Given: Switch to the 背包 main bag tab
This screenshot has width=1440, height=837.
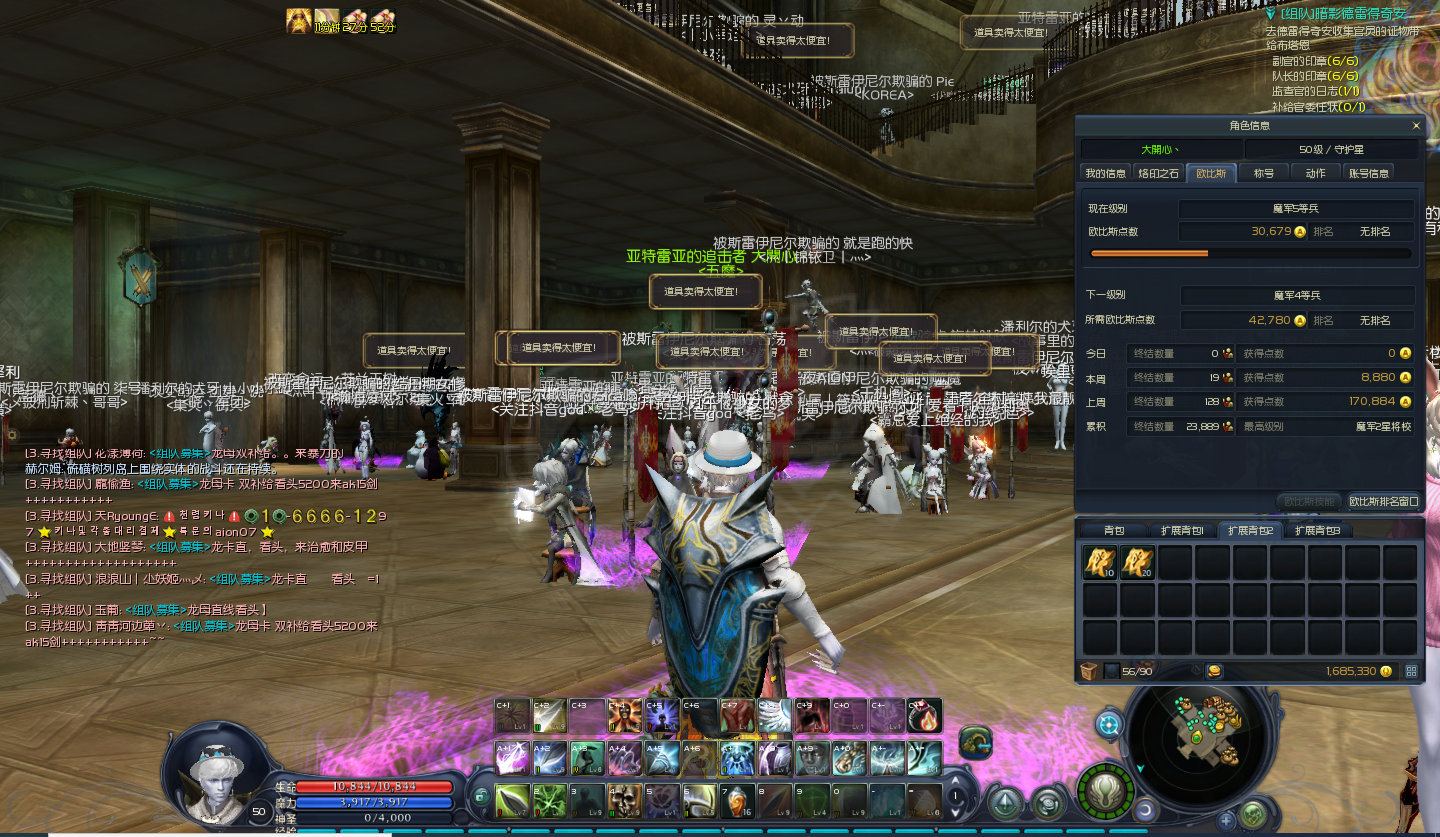Looking at the screenshot, I should (1113, 530).
